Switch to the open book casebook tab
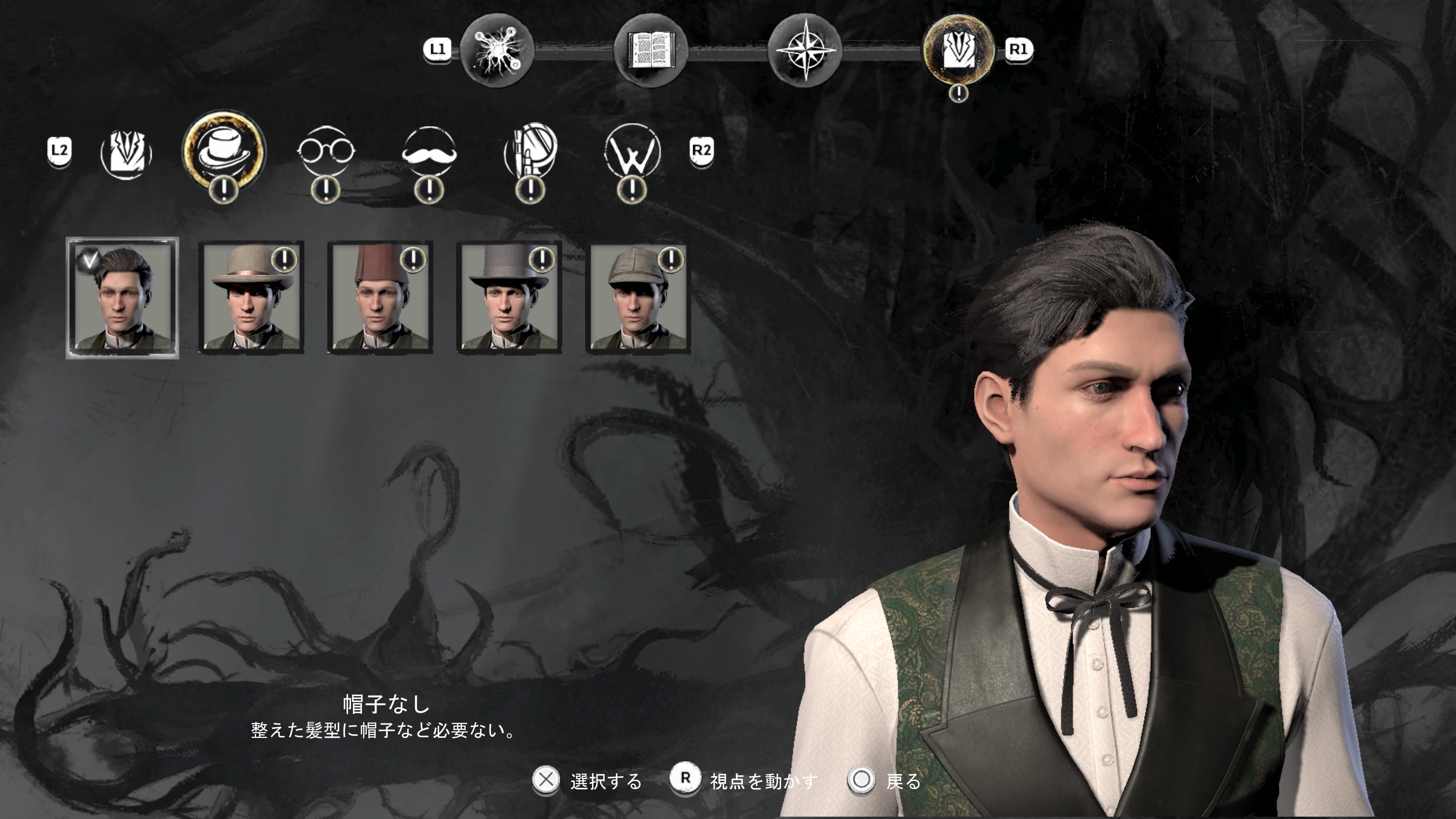This screenshot has width=1456, height=819. [651, 50]
